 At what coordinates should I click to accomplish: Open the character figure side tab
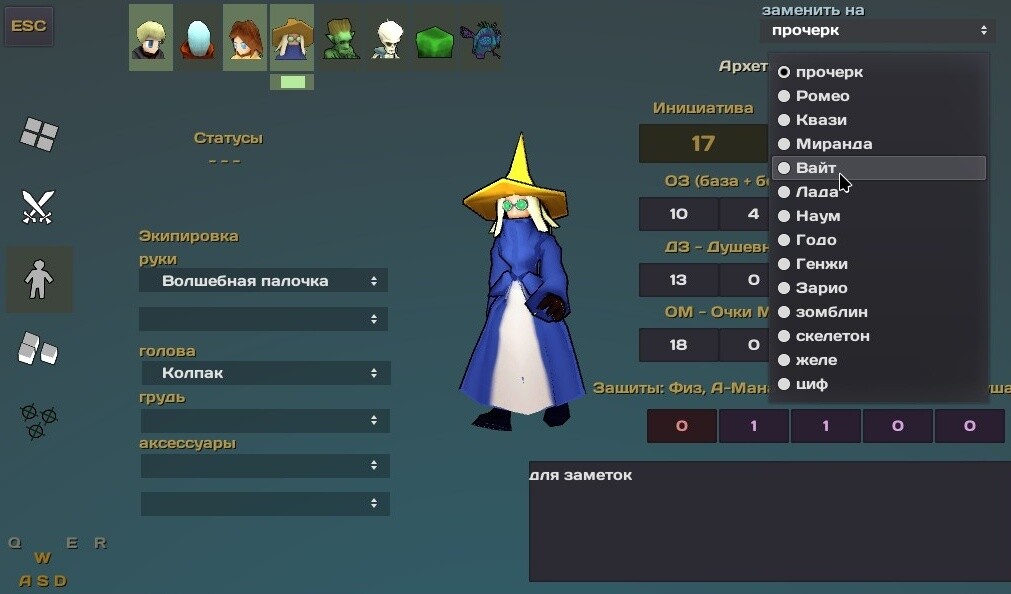tap(39, 280)
